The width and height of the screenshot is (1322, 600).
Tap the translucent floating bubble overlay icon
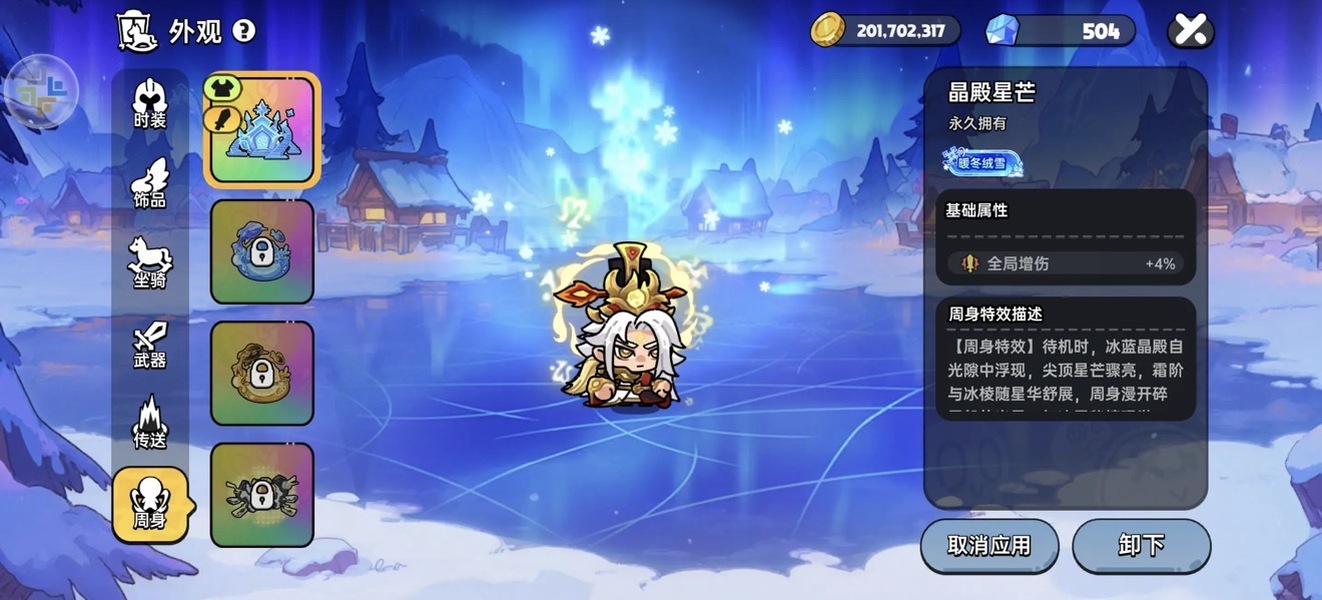tap(41, 90)
